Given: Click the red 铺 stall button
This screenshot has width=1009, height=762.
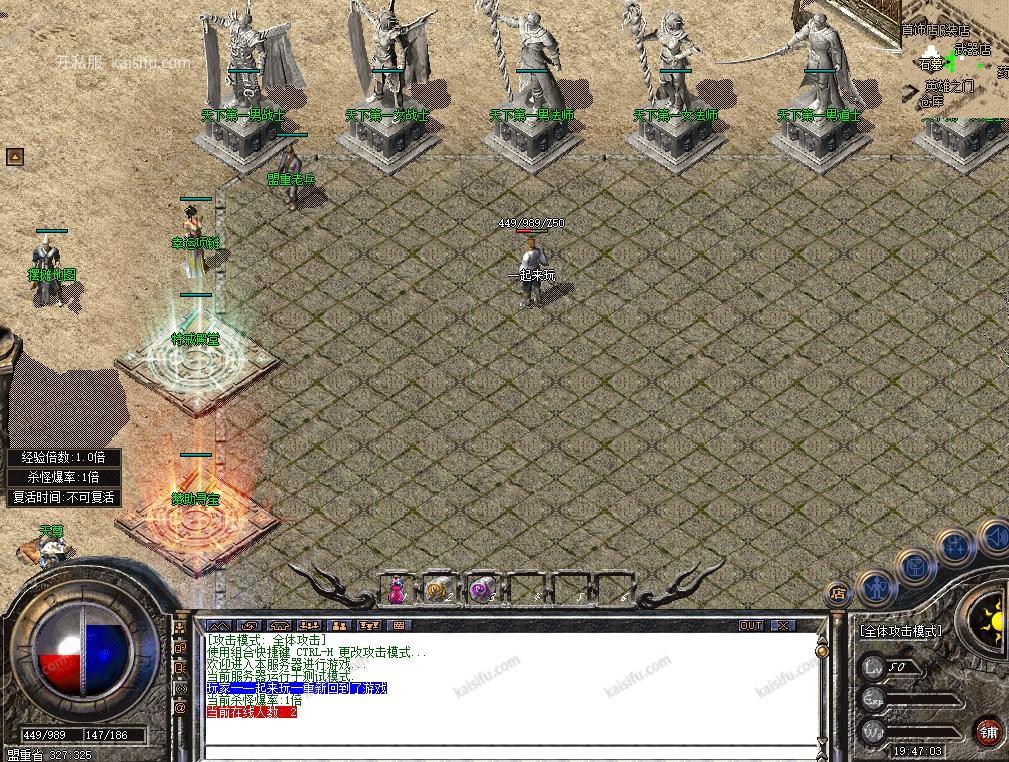Looking at the screenshot, I should (x=989, y=731).
